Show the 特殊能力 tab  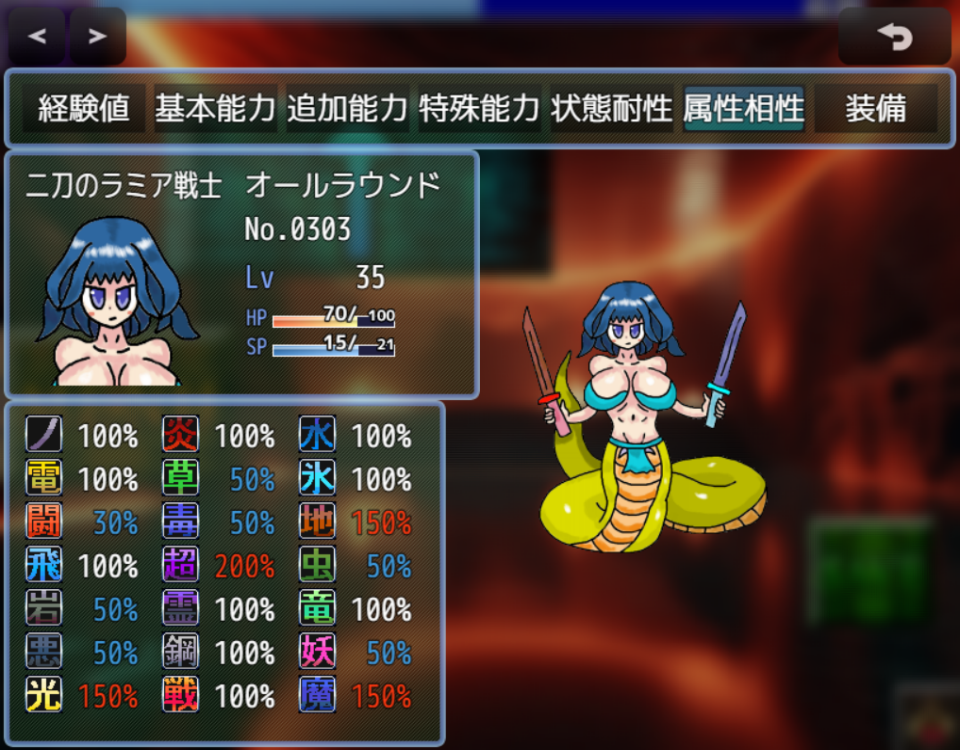479,109
